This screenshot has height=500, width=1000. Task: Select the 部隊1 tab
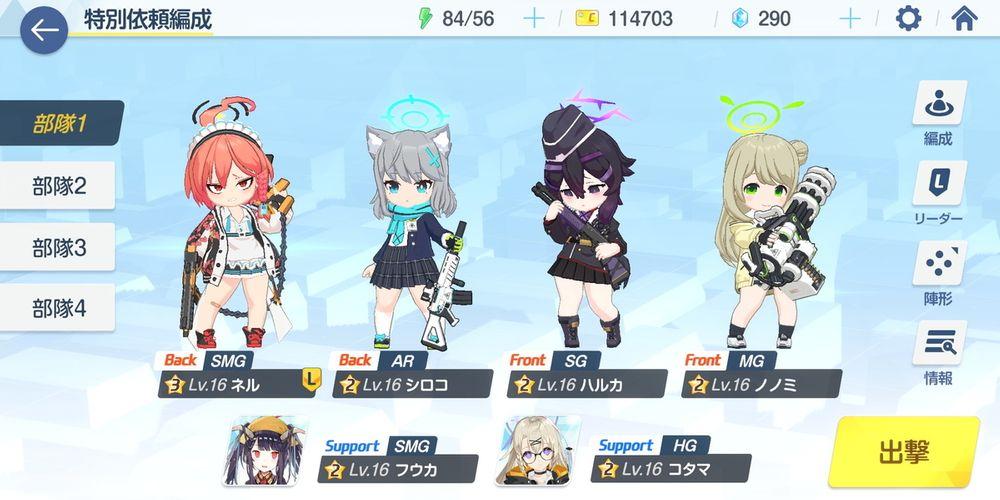point(61,124)
